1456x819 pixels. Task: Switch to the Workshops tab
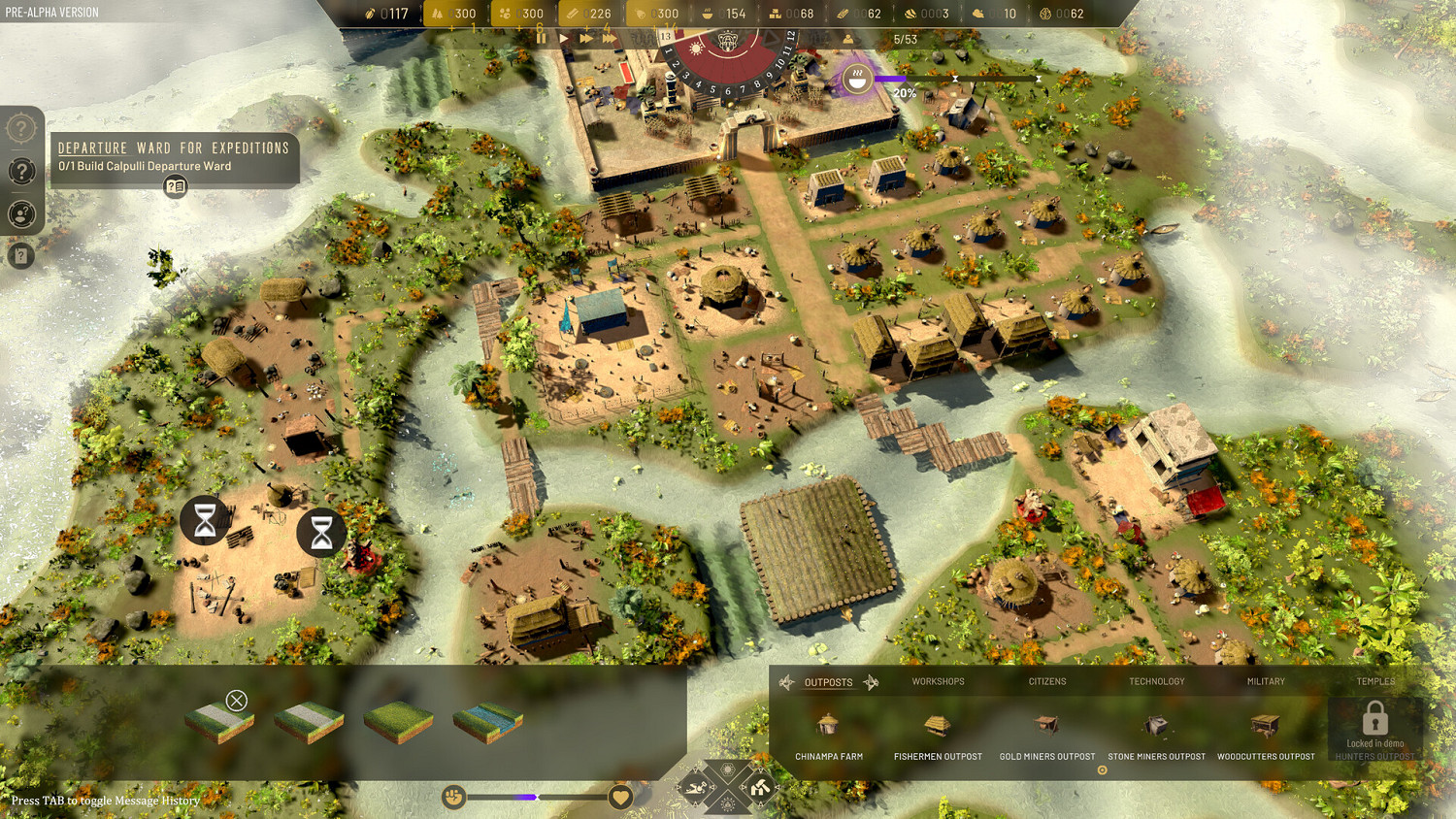(x=938, y=681)
